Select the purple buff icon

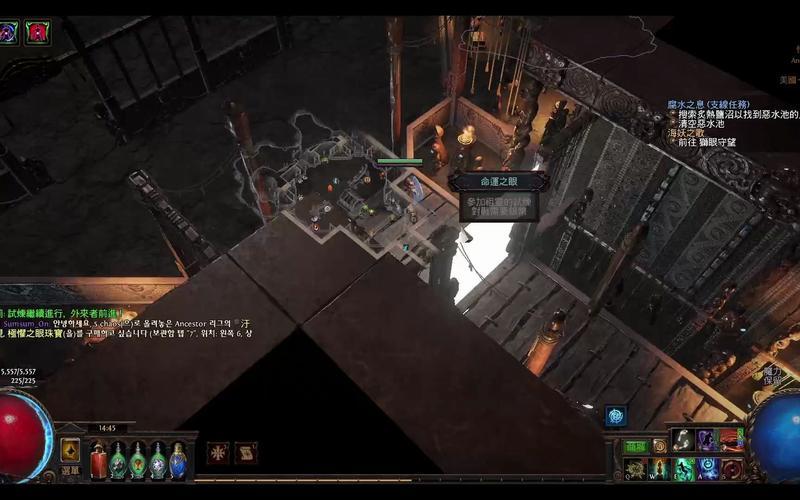(9, 33)
